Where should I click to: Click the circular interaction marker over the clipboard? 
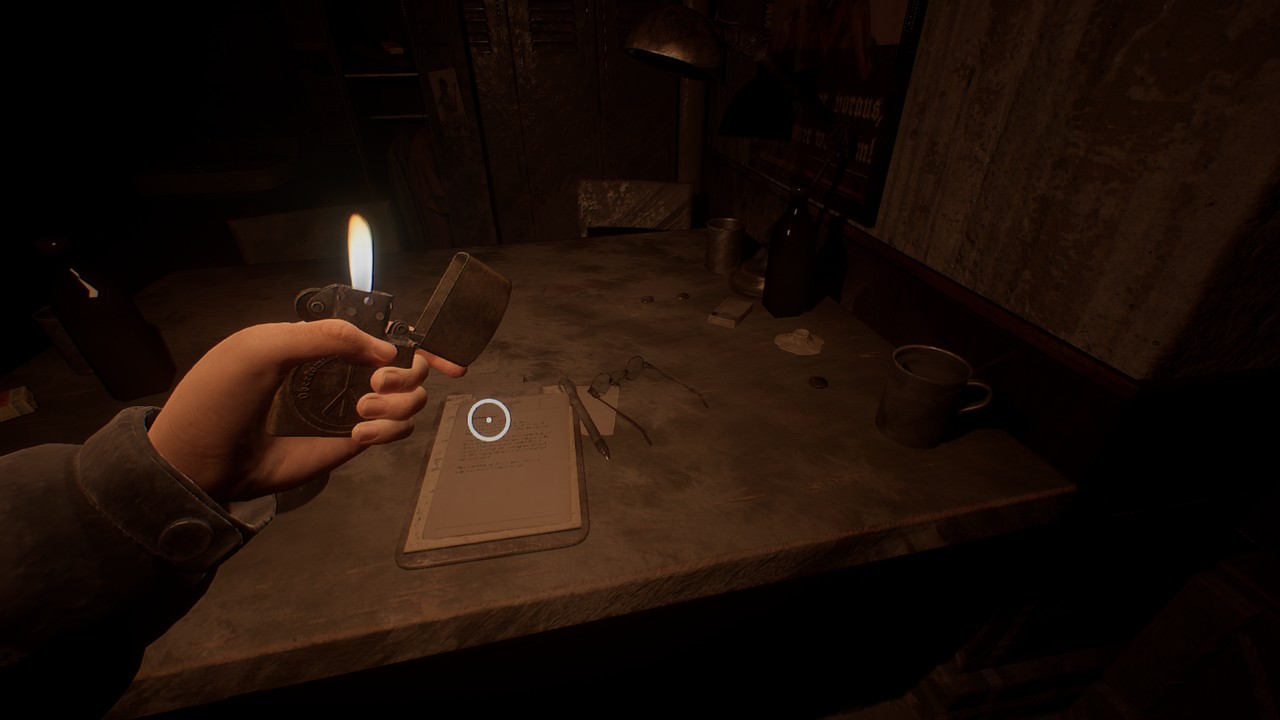pos(489,420)
